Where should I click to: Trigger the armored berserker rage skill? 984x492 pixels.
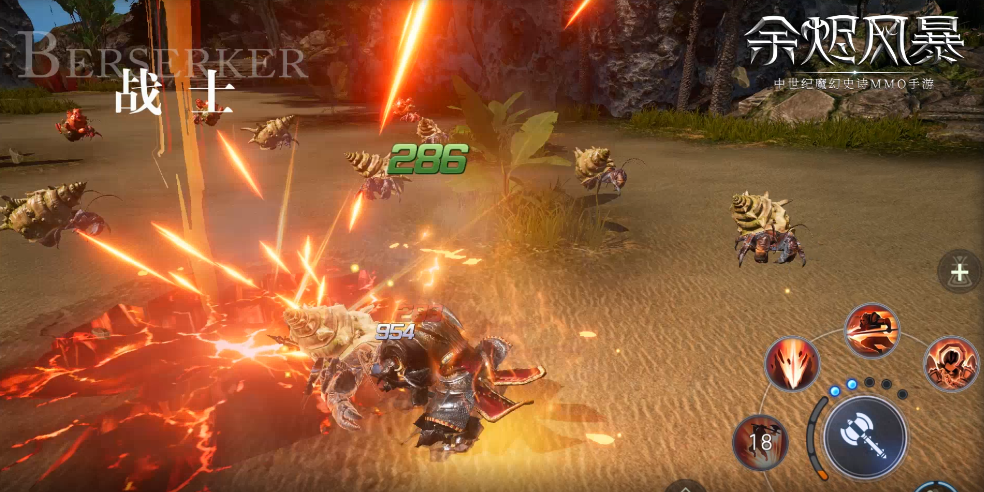pyautogui.click(x=950, y=364)
